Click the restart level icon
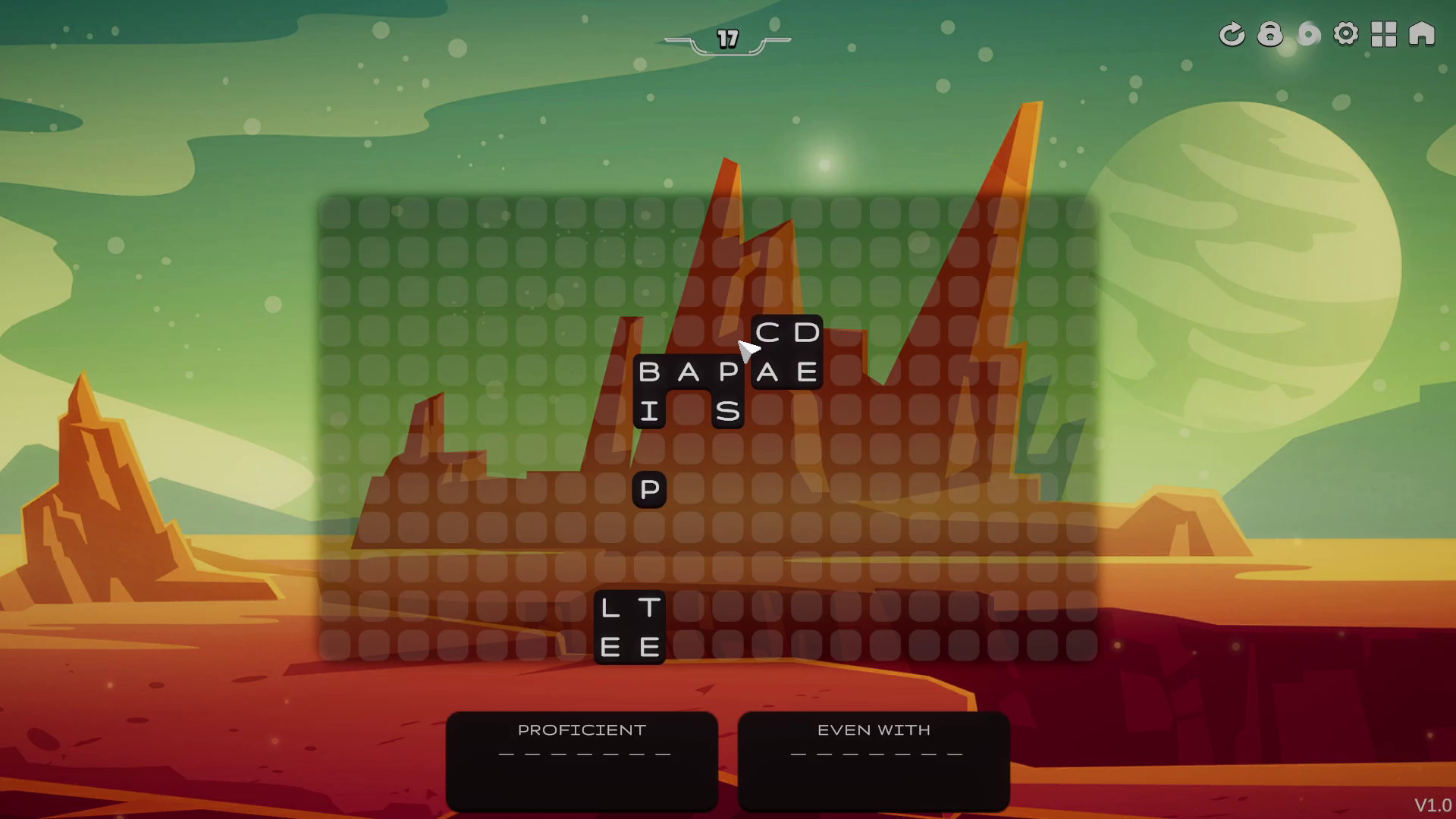The image size is (1456, 819). click(1232, 34)
